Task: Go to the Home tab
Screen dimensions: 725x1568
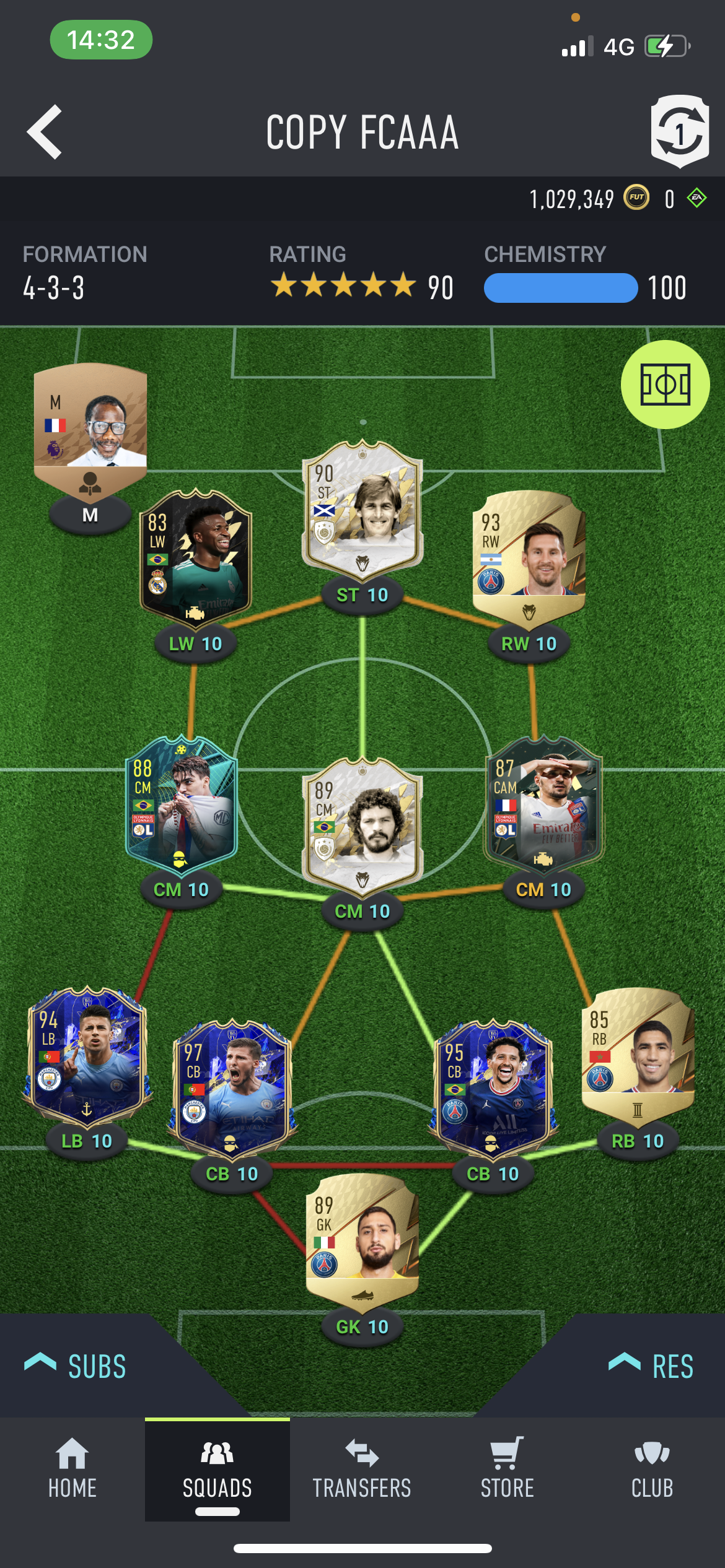Action: tap(72, 1469)
